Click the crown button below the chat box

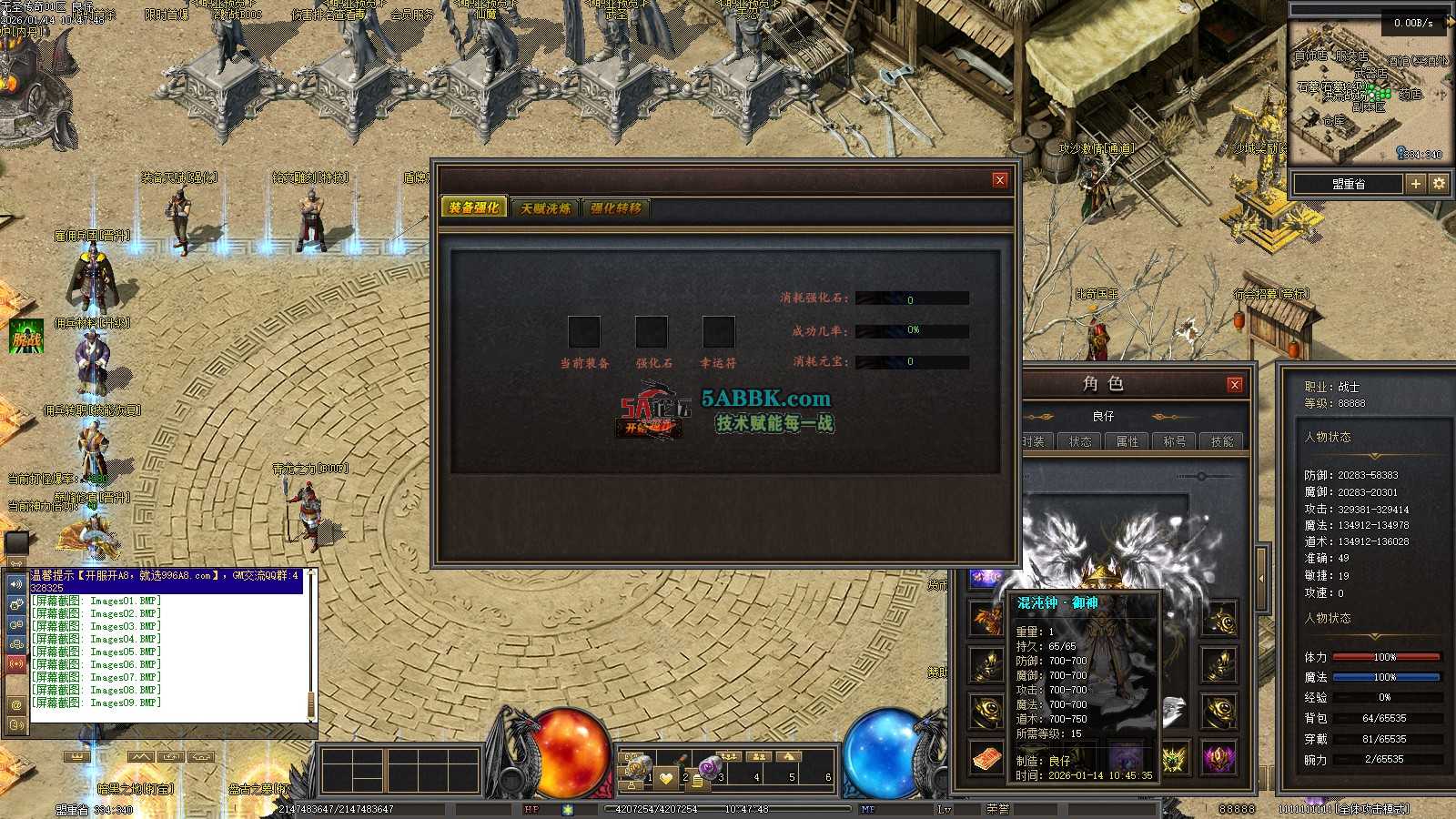pyautogui.click(x=76, y=757)
